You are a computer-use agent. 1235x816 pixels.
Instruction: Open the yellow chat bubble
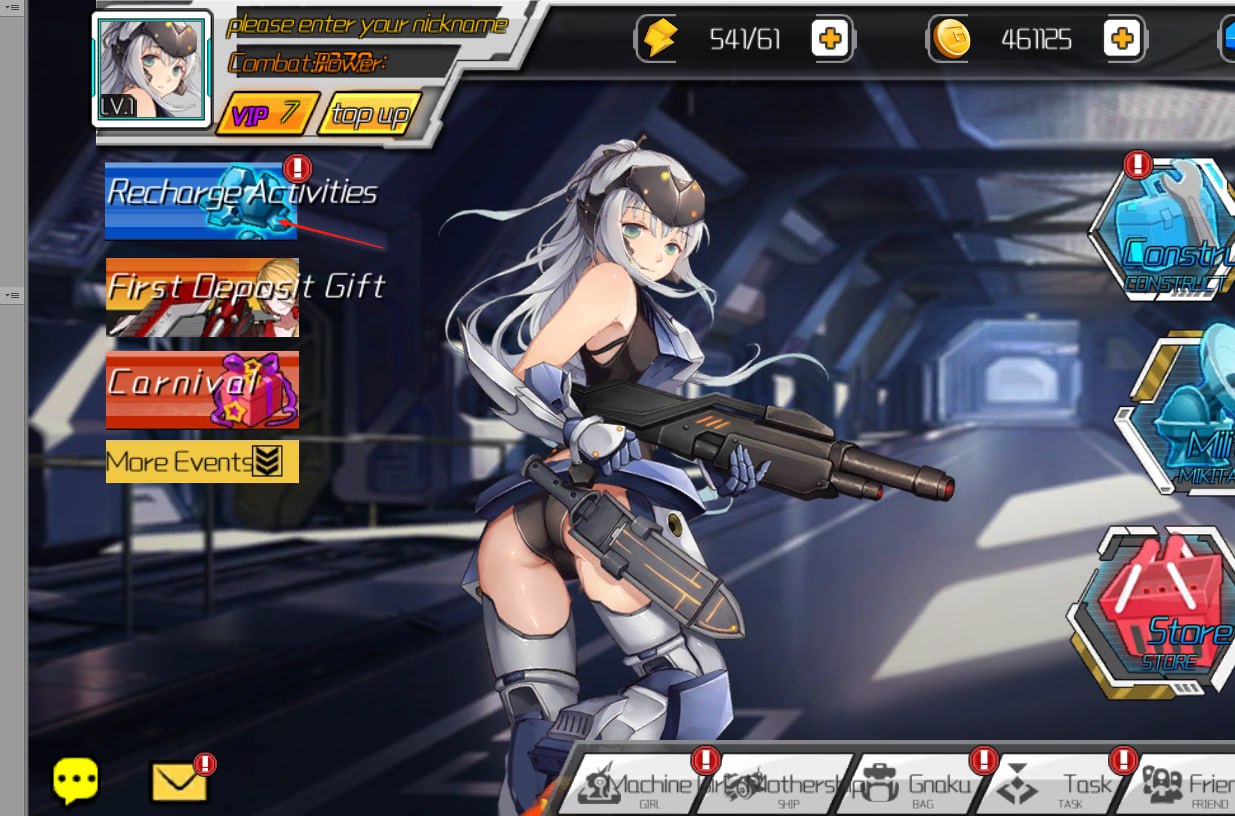[76, 781]
